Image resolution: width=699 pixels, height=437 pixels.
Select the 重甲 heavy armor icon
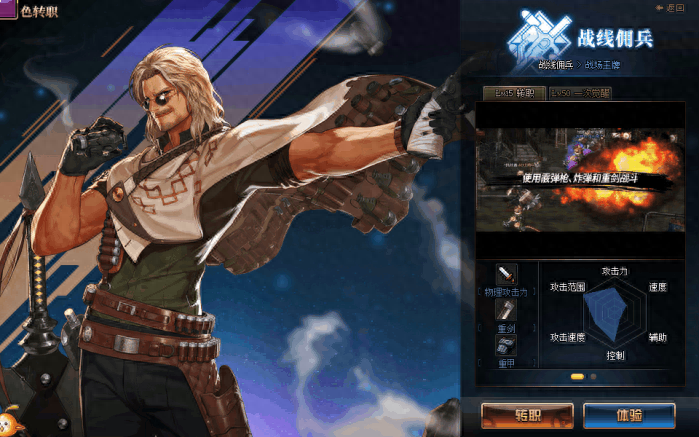pyautogui.click(x=507, y=345)
